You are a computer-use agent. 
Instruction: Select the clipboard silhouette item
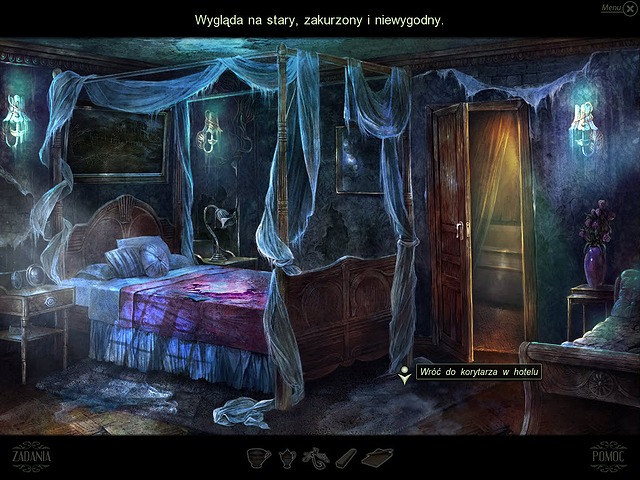click(x=377, y=458)
